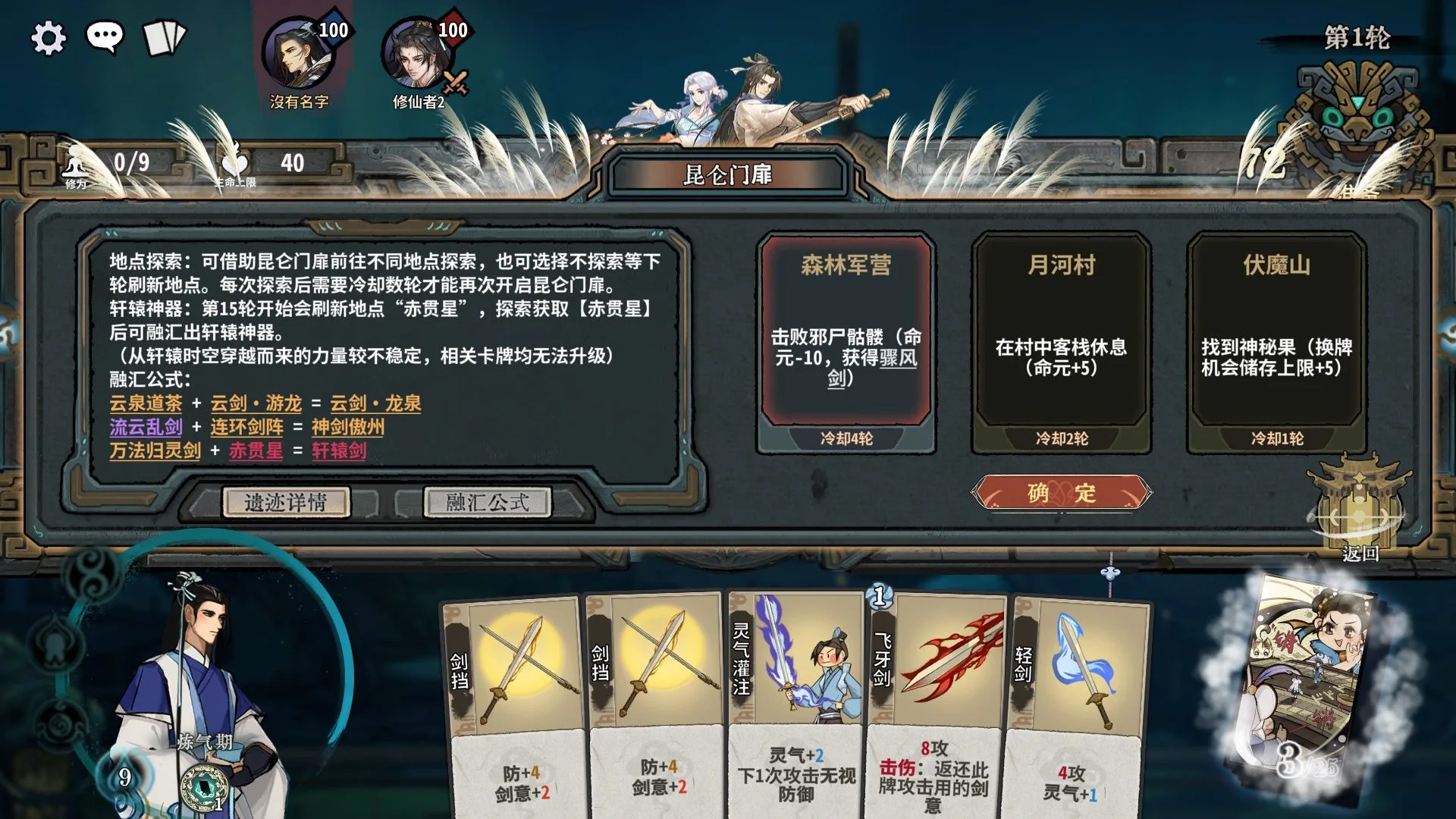This screenshot has width=1456, height=819.
Task: Select the 沒有名字 player portrait
Action: pyautogui.click(x=297, y=56)
